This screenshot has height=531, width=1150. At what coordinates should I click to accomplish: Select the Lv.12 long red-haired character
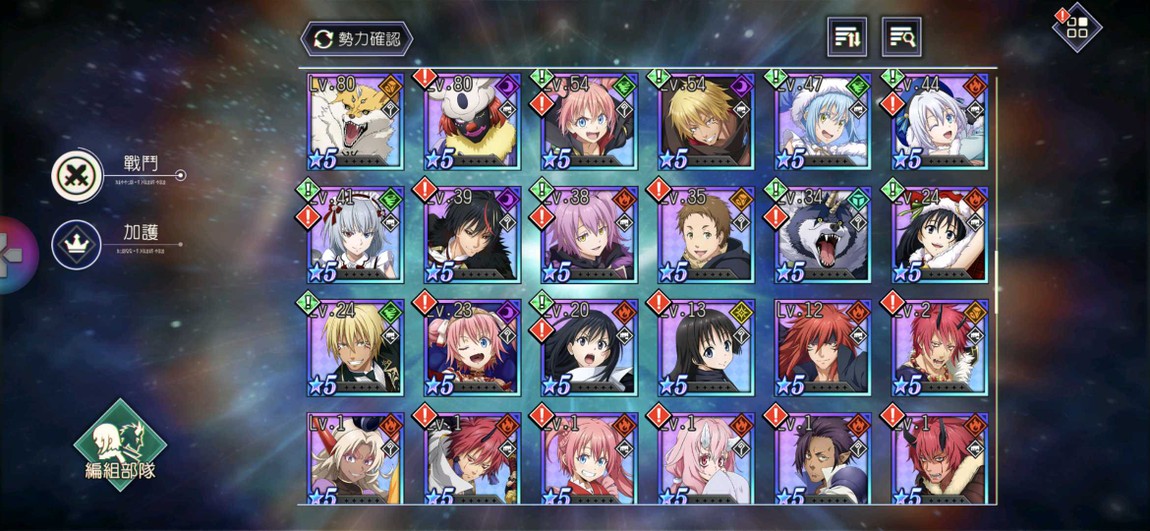point(822,348)
